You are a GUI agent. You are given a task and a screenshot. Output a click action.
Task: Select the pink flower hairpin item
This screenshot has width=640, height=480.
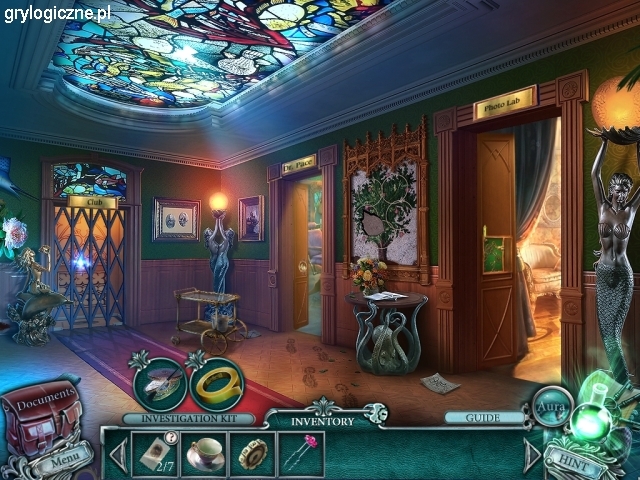(301, 454)
